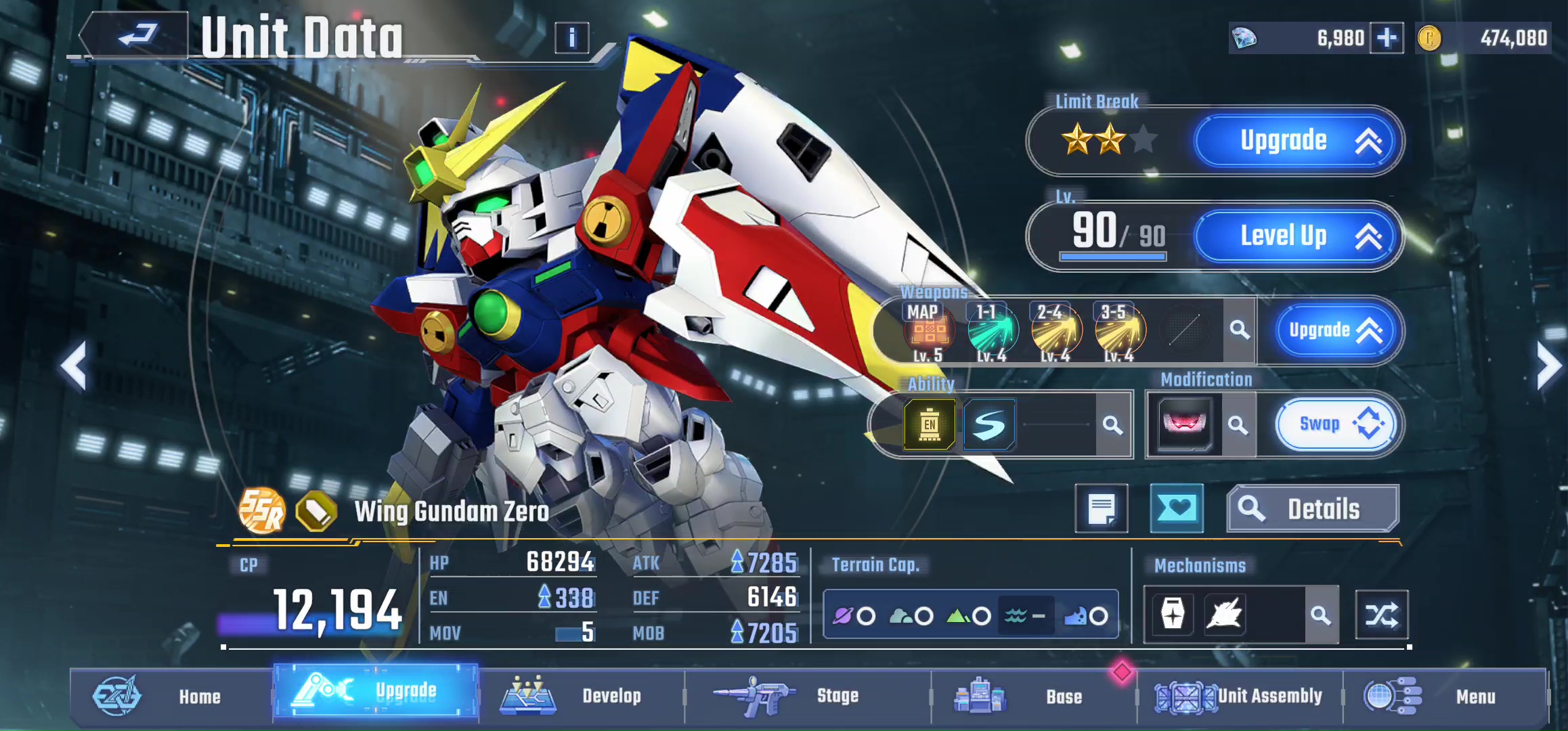The width and height of the screenshot is (1568, 731).
Task: Open the unit Details panel
Action: pos(1312,509)
